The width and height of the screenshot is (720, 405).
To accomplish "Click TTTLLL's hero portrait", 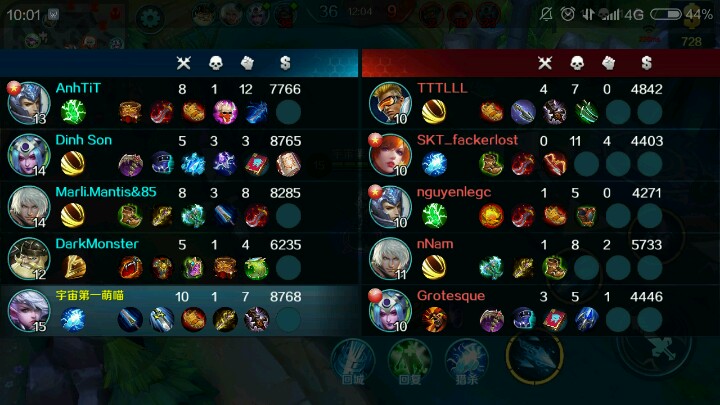I will click(x=390, y=102).
